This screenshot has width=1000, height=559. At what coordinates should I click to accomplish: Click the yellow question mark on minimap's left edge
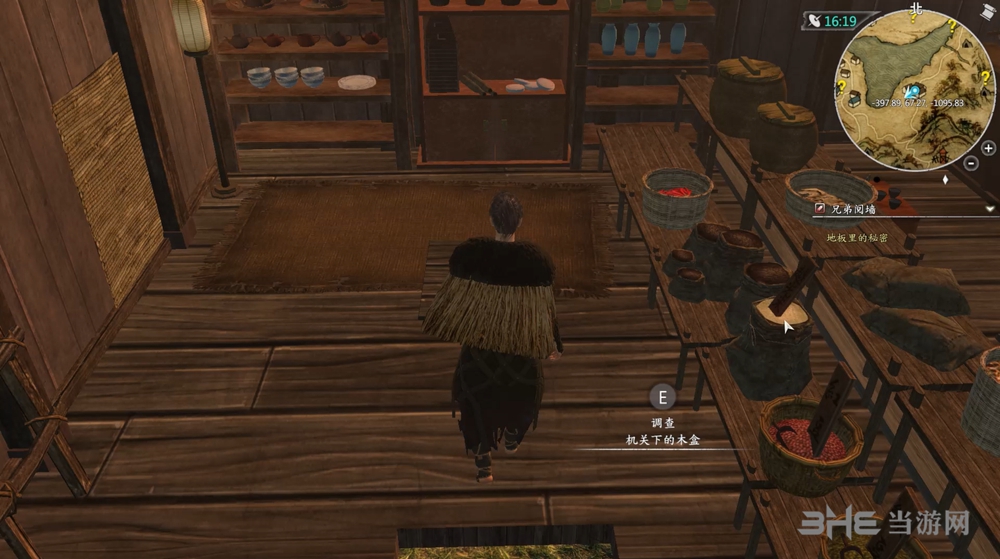coord(842,87)
